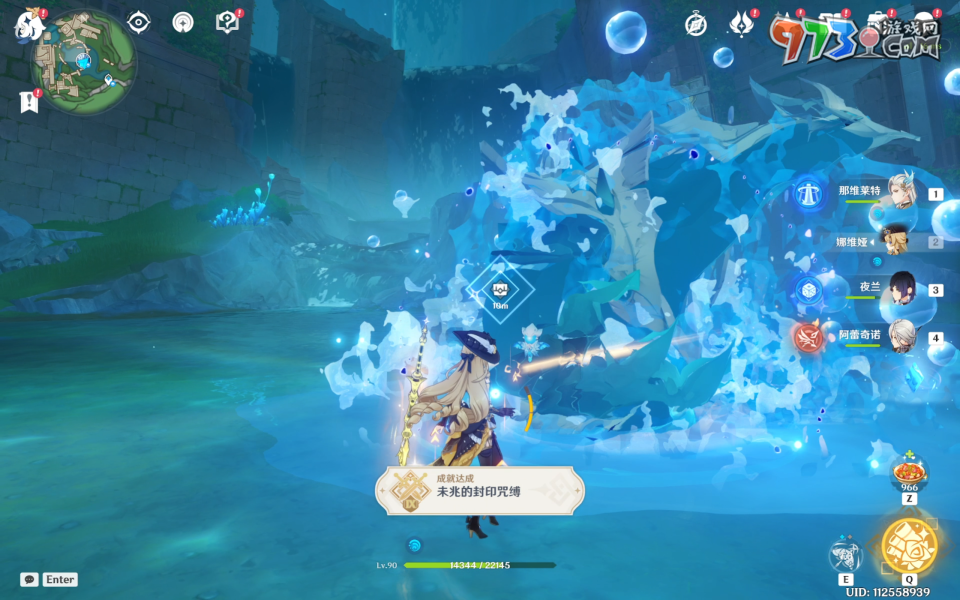Switch to party member 阿蕾奇诺
Screen dimensions: 960x600
[x=902, y=335]
